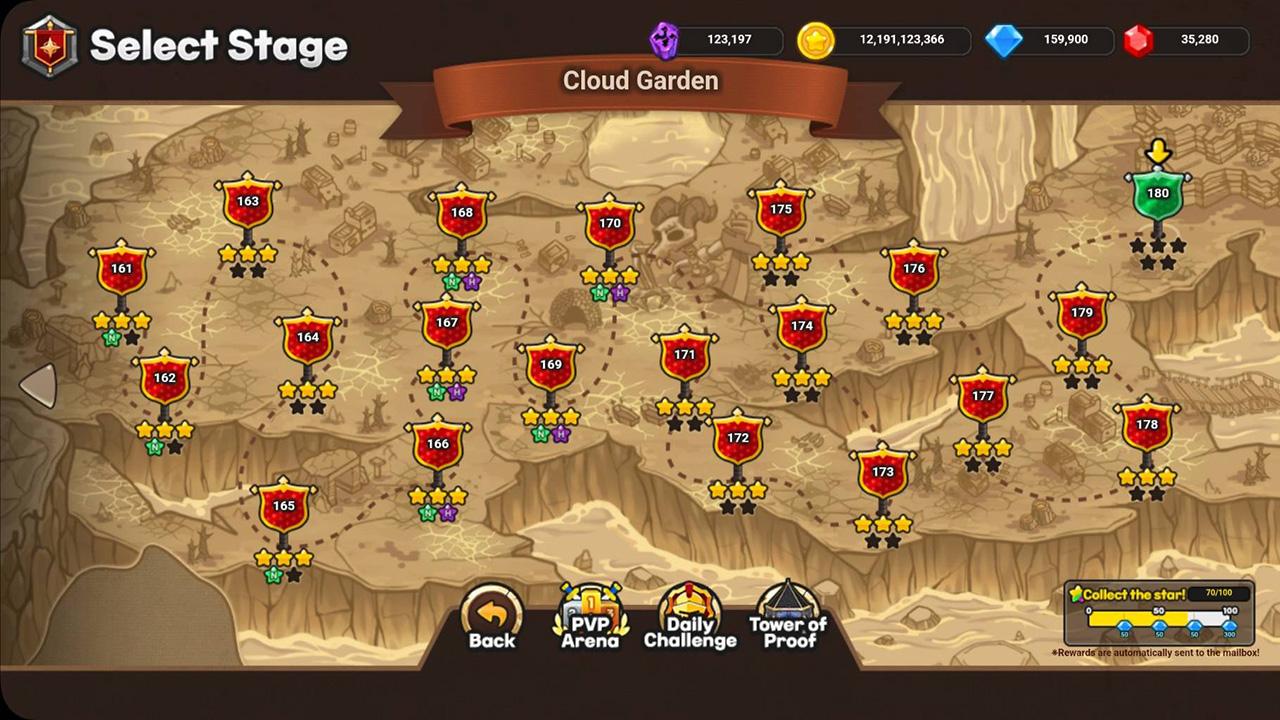Enter the Tower of Proof

788,617
